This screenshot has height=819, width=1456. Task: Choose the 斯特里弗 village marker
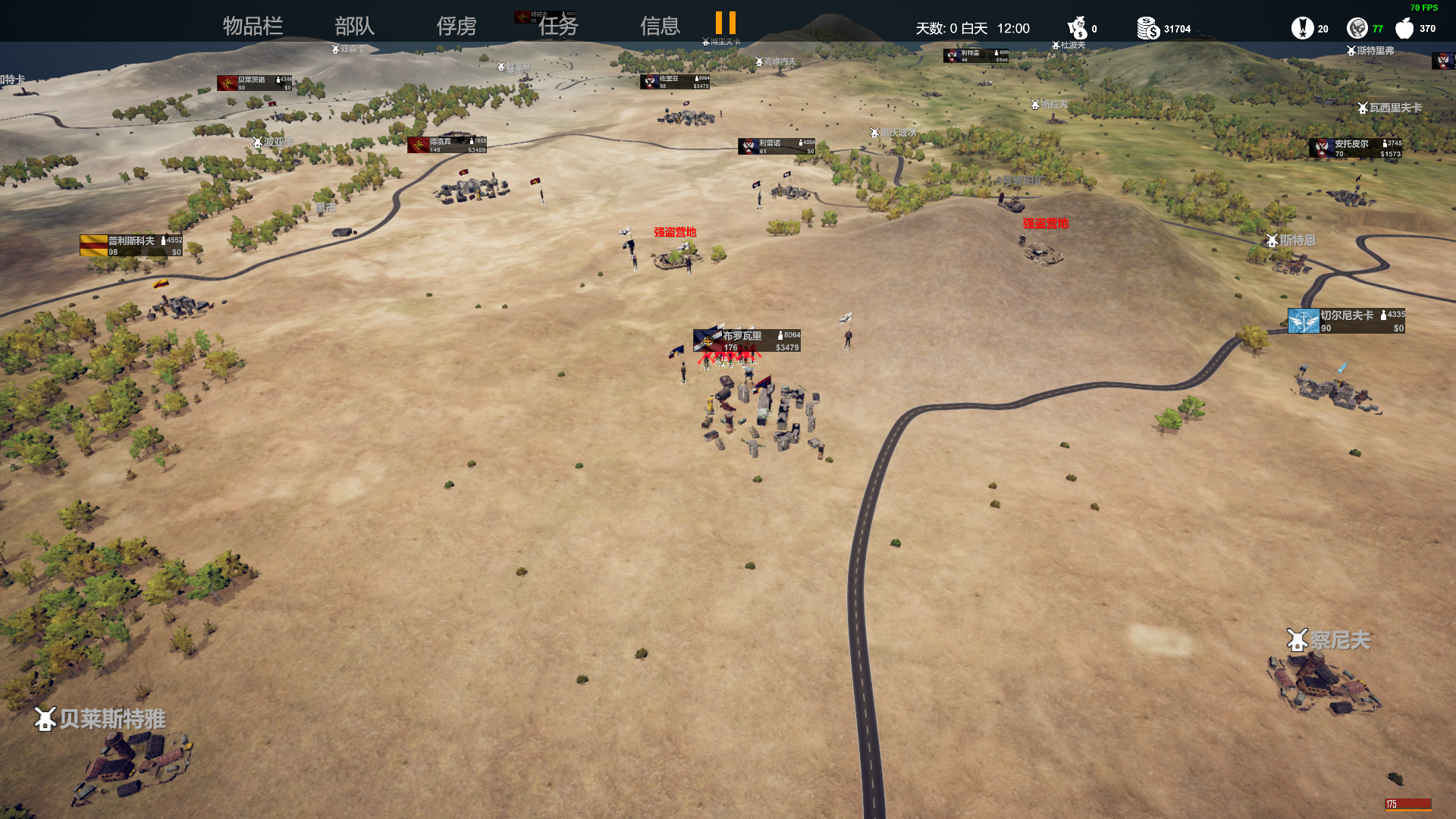pos(1370,51)
